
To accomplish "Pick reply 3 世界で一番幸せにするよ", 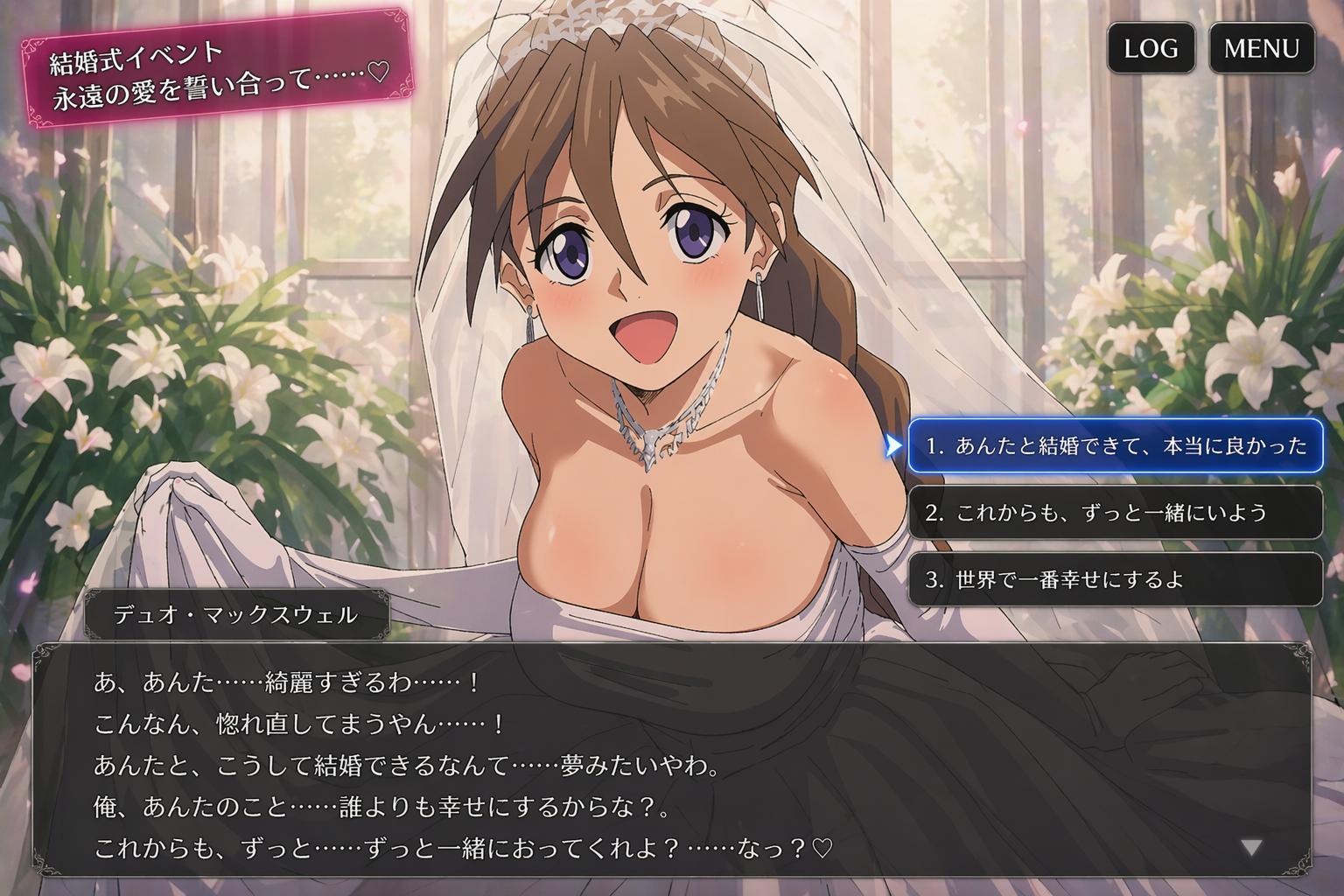I will point(1115,579).
